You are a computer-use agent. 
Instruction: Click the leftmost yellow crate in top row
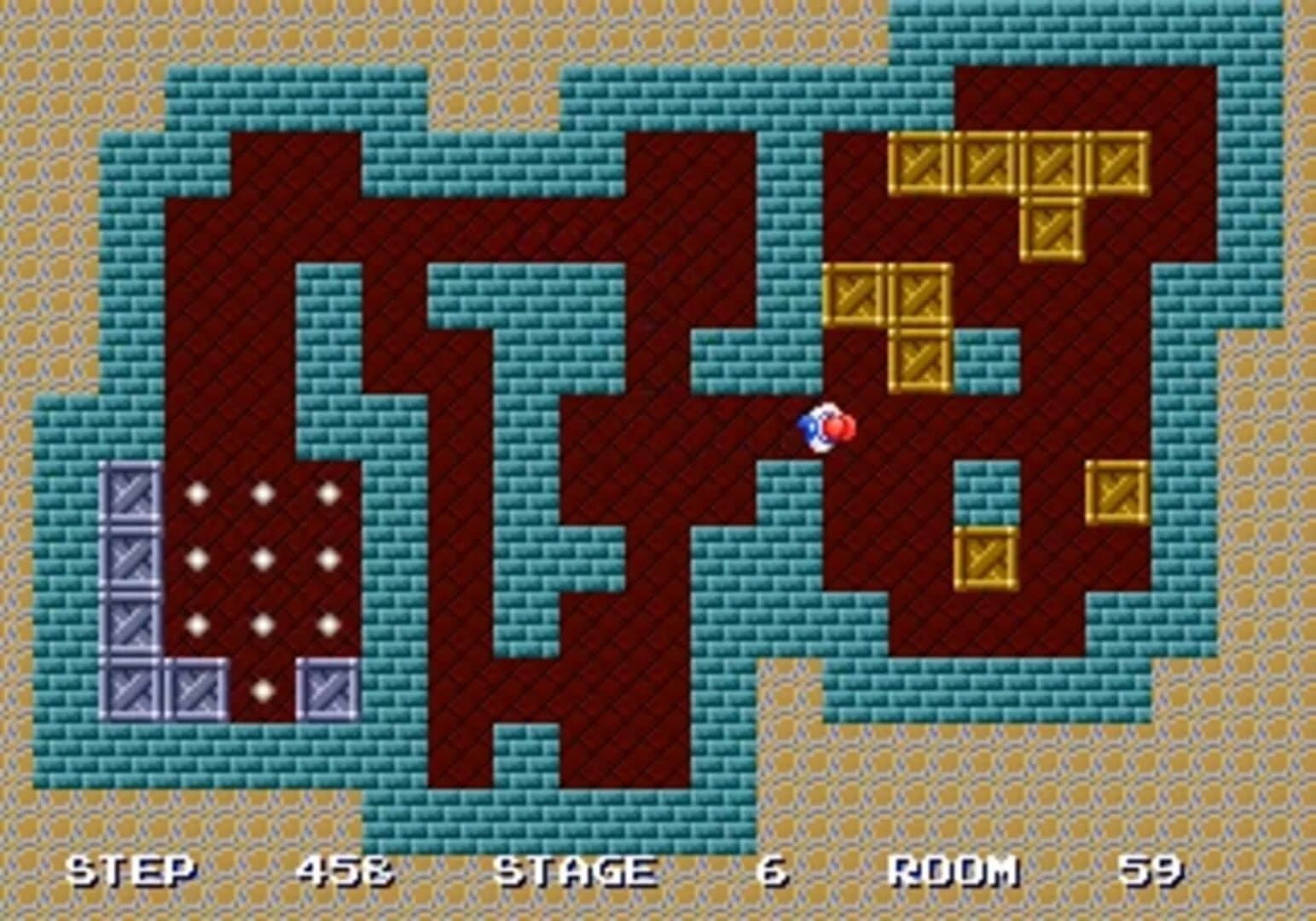point(919,164)
